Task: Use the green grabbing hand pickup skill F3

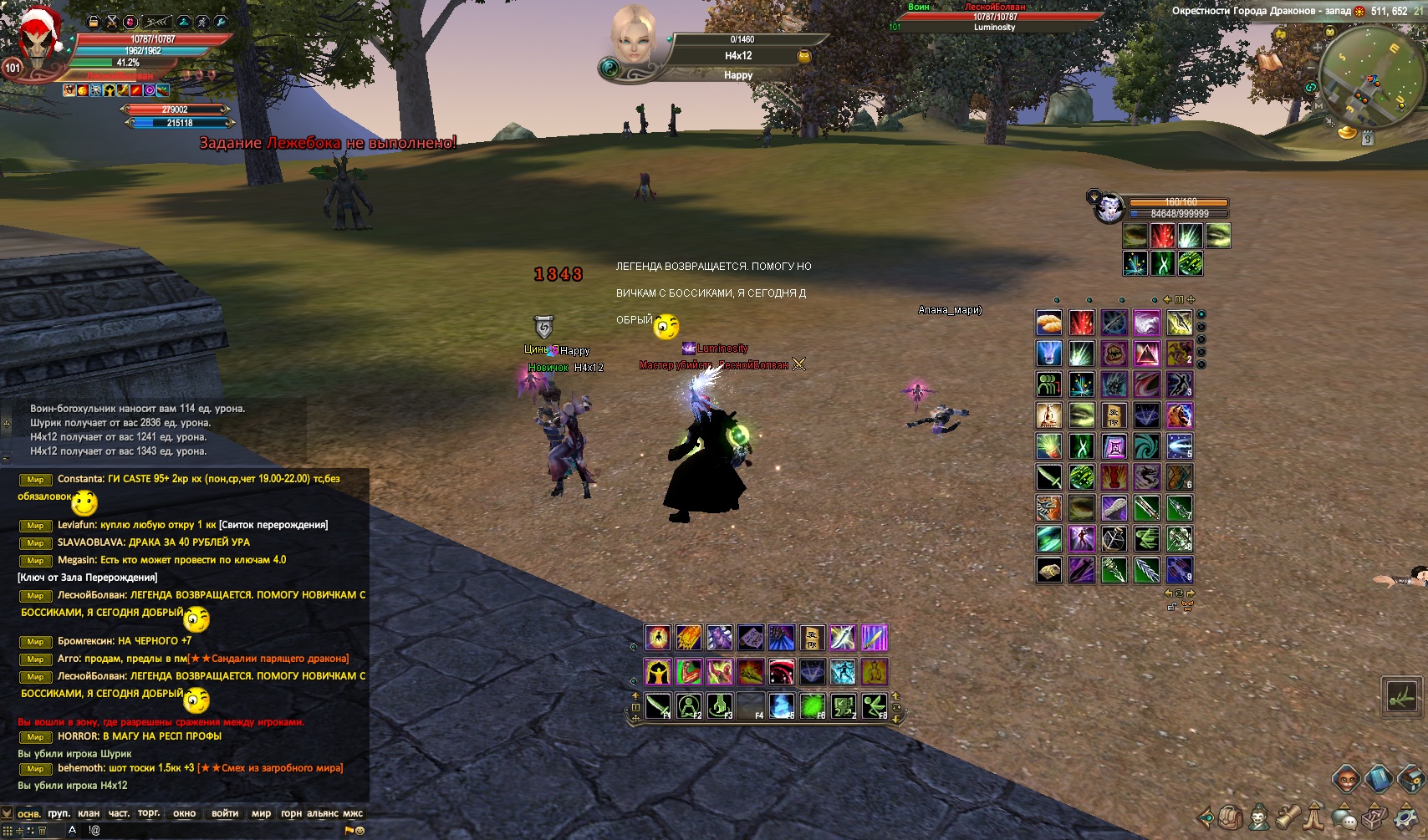Action: (720, 706)
